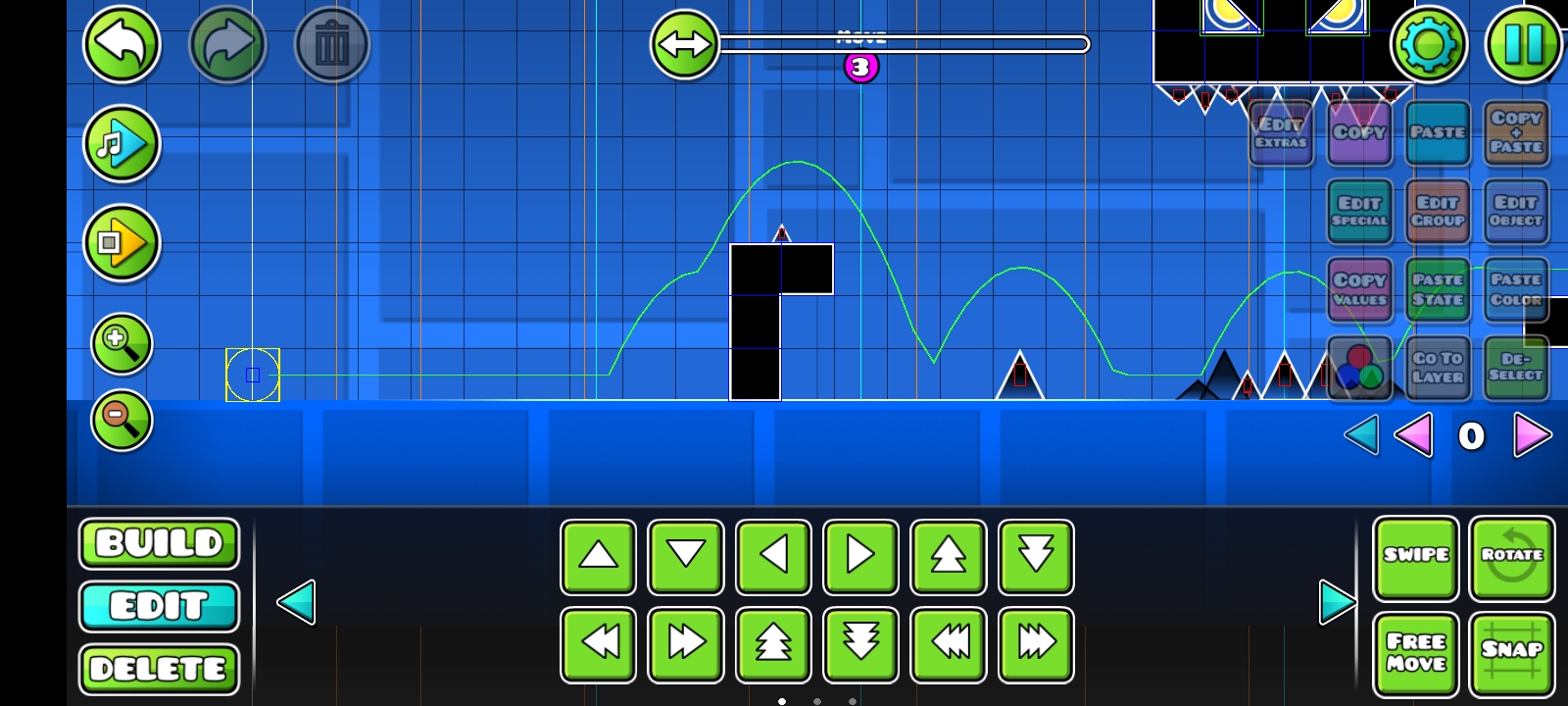
Task: Choose Copy + Paste button
Action: click(x=1516, y=132)
